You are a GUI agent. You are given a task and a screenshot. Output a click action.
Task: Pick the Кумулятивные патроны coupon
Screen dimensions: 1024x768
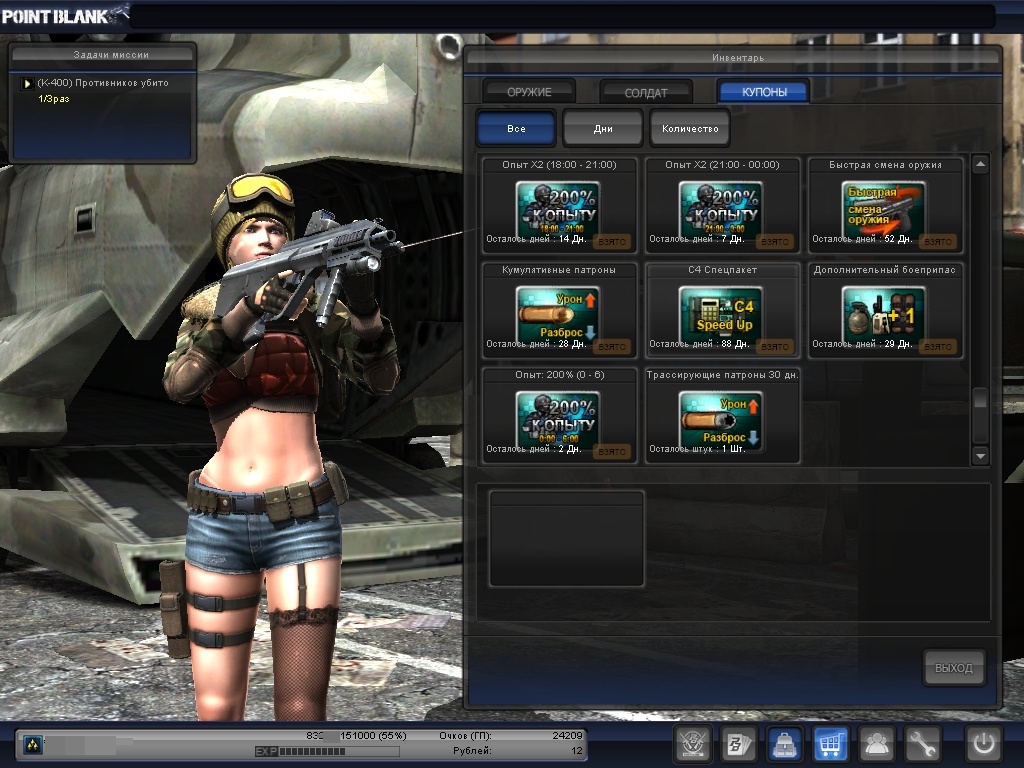click(x=558, y=311)
